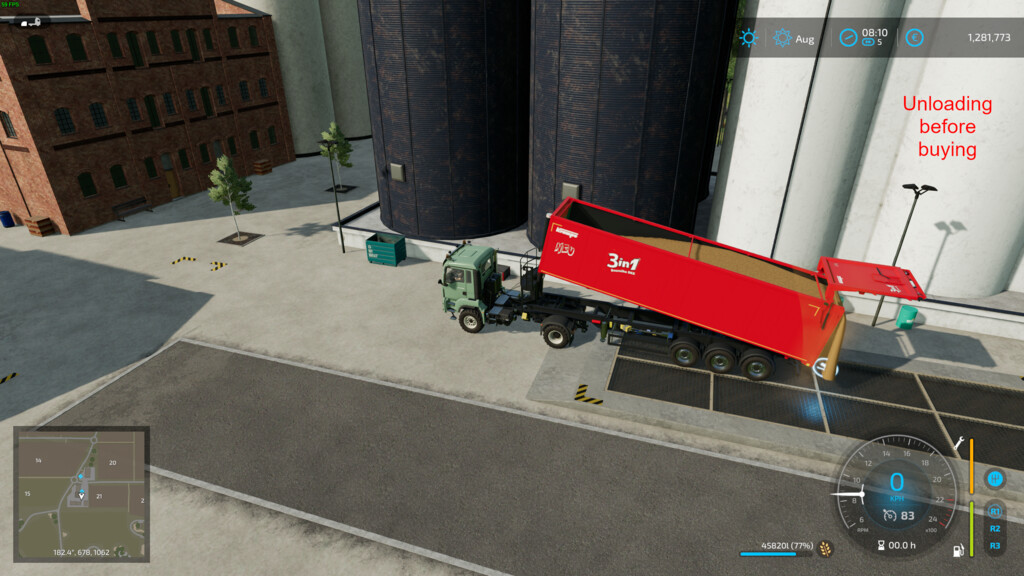Screen dimensions: 1024x576
Task: Click the wheat fill-type icon
Action: coord(826,548)
